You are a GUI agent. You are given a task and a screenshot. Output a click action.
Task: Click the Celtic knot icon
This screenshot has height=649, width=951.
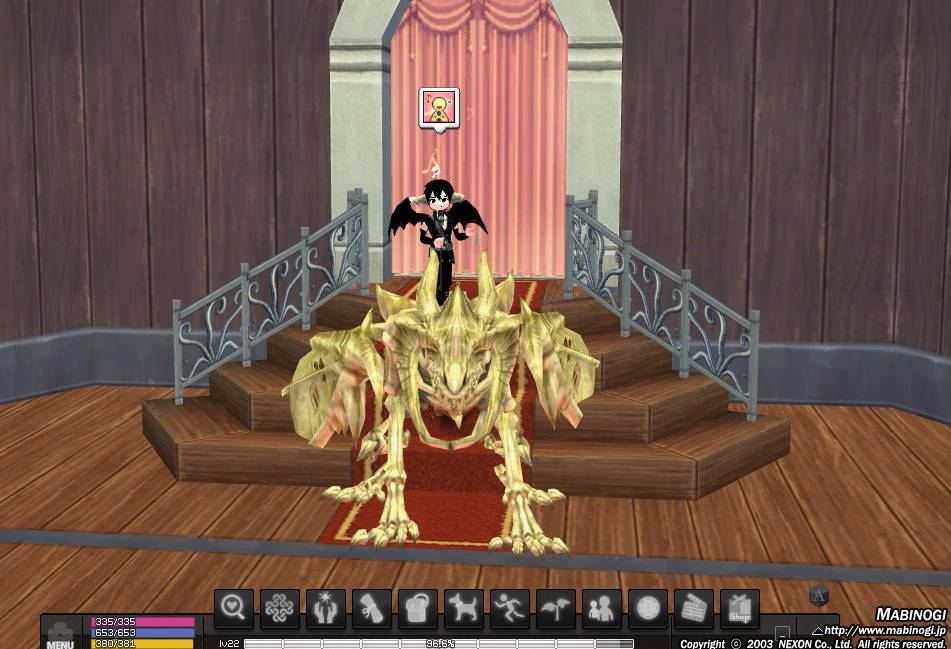pyautogui.click(x=280, y=608)
